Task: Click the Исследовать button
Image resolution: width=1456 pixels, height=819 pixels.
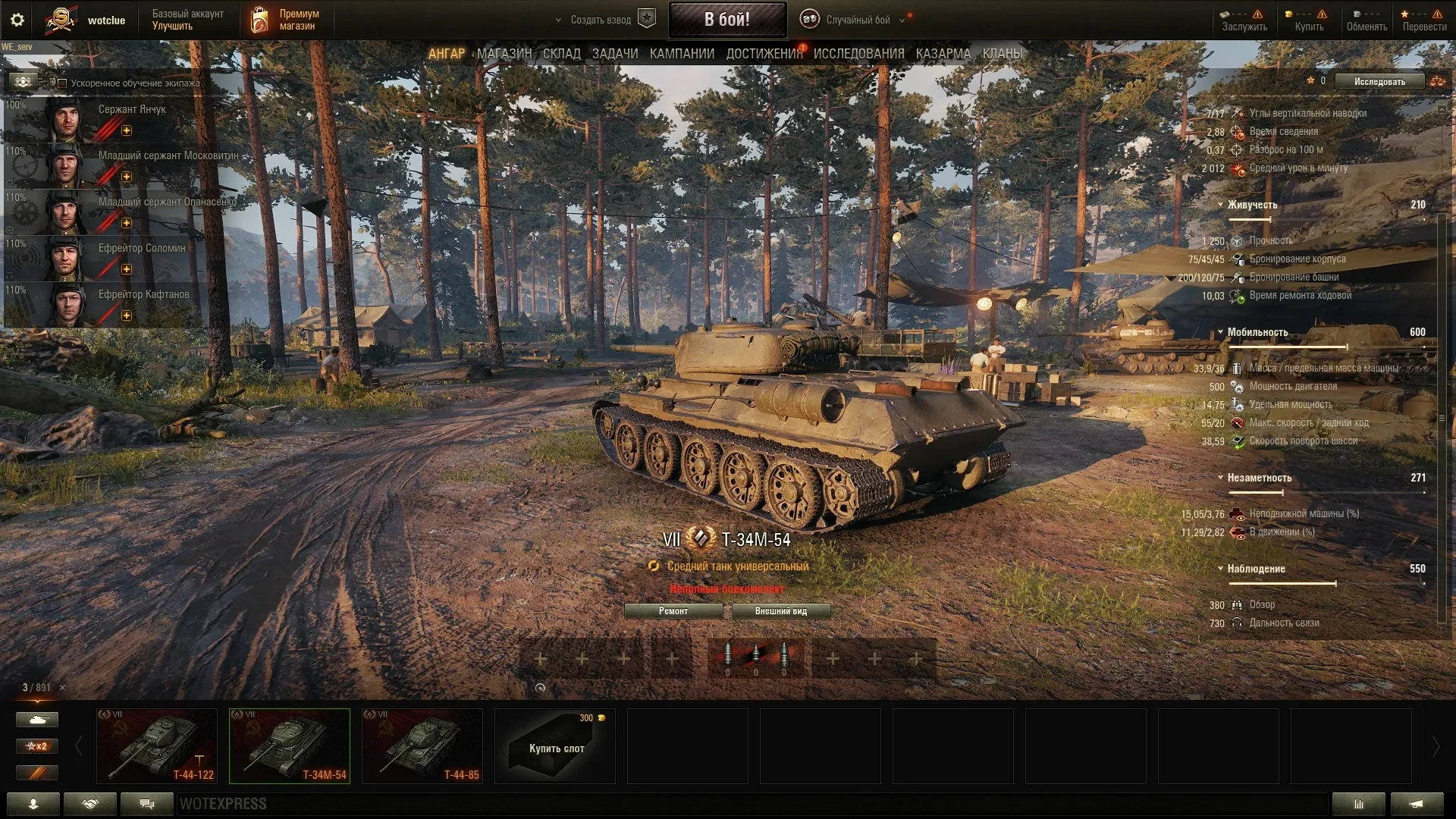Action: tap(1379, 82)
